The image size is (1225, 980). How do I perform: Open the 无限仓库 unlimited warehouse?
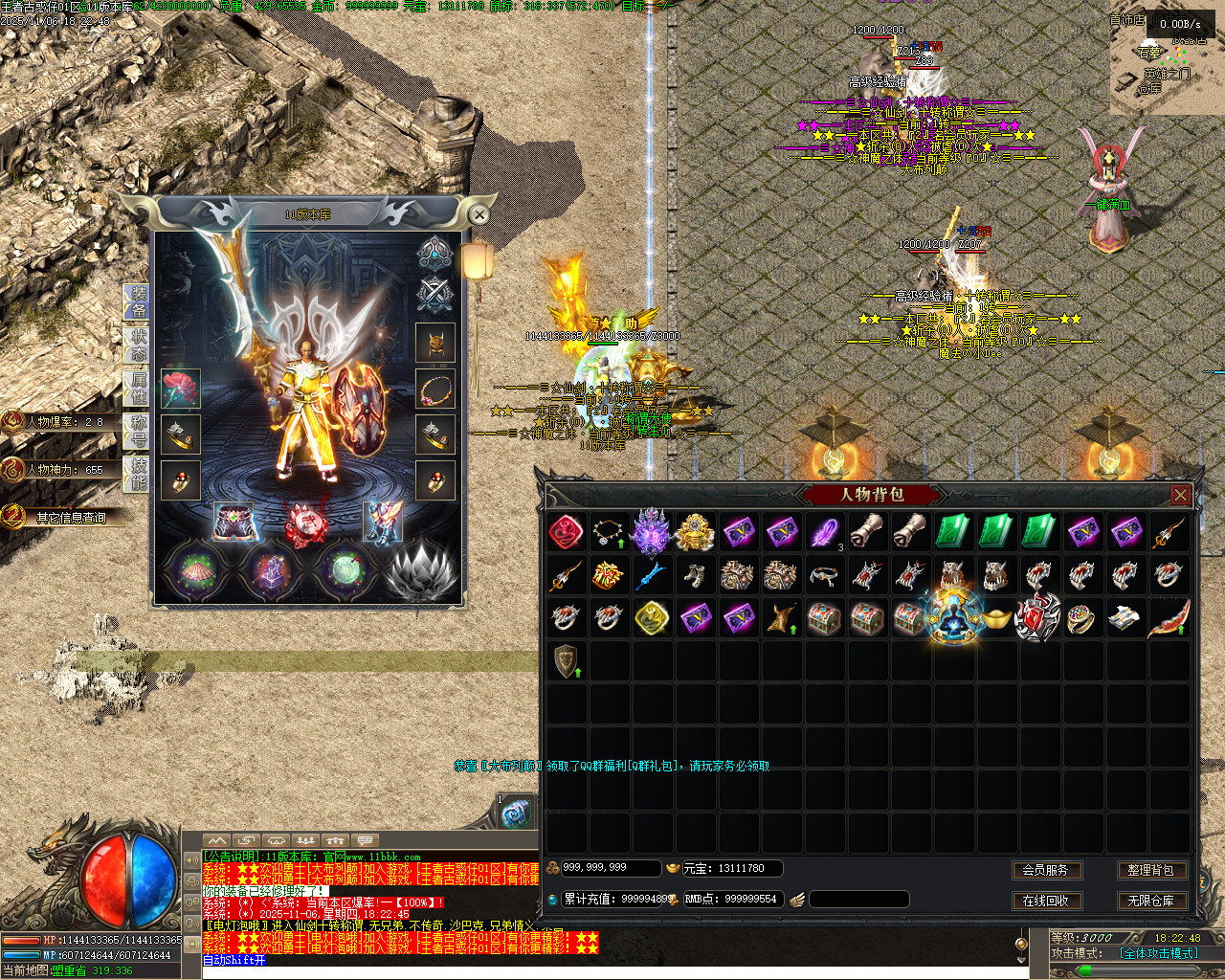pyautogui.click(x=1151, y=901)
